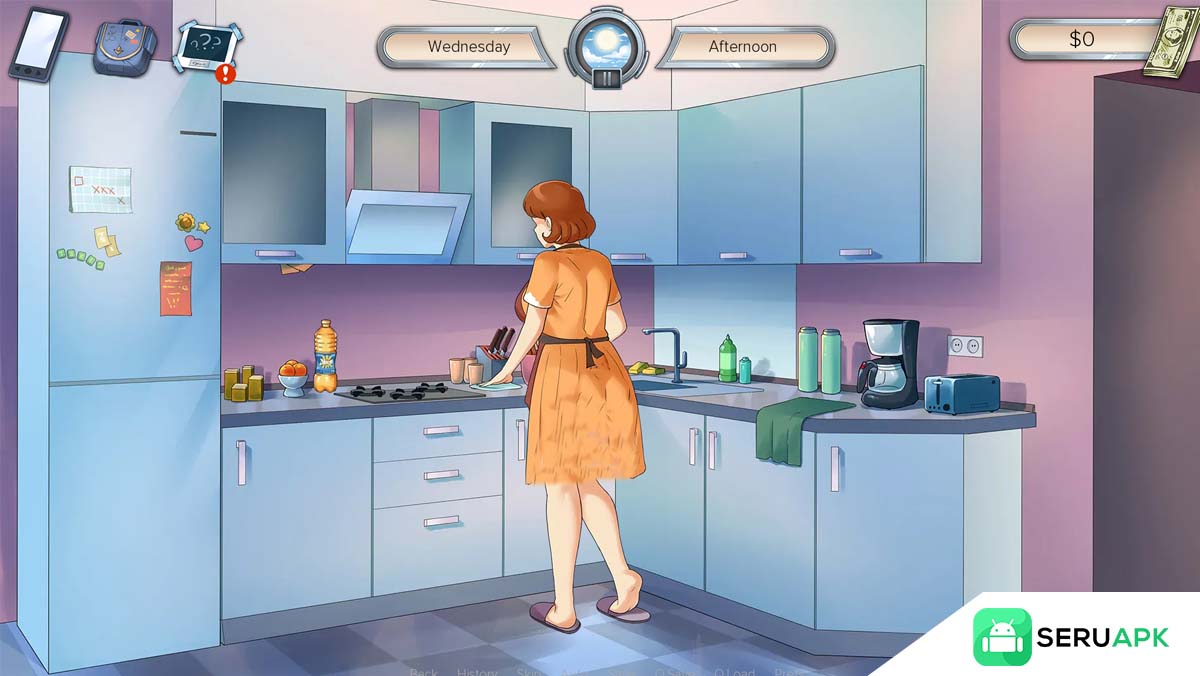
Task: Open the question-mark hints board
Action: point(208,47)
